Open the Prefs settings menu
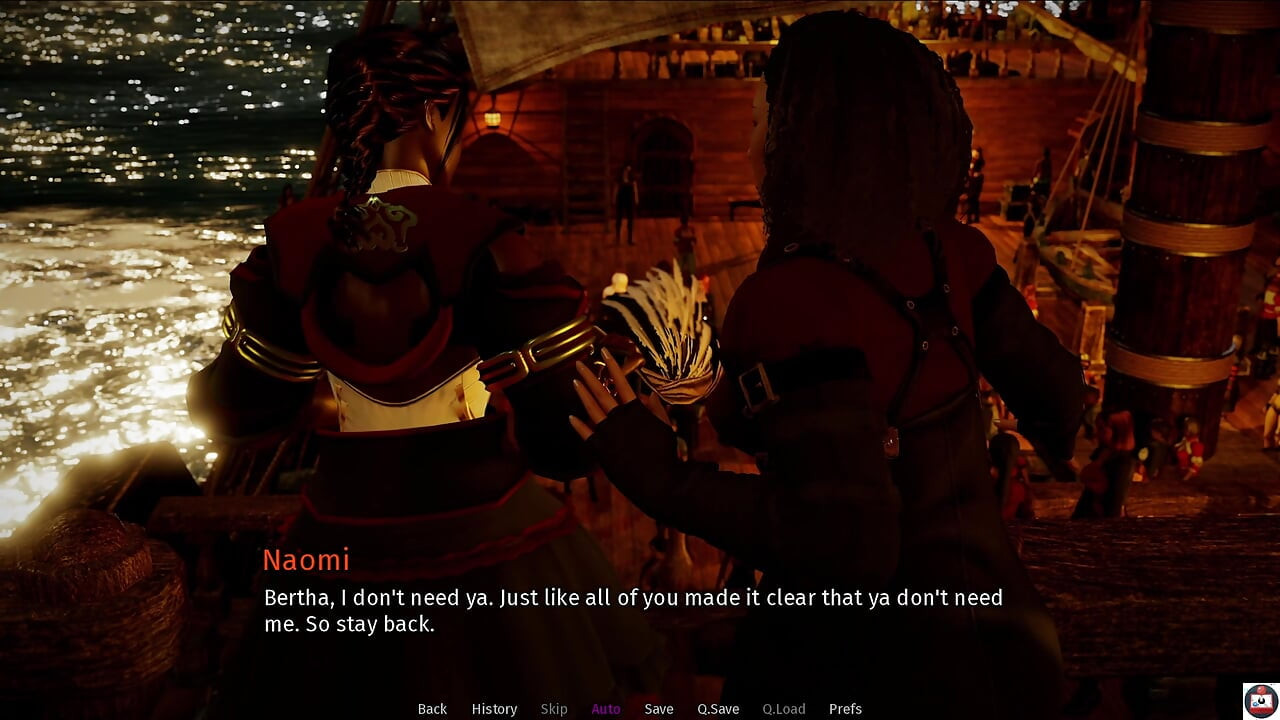 pos(845,709)
